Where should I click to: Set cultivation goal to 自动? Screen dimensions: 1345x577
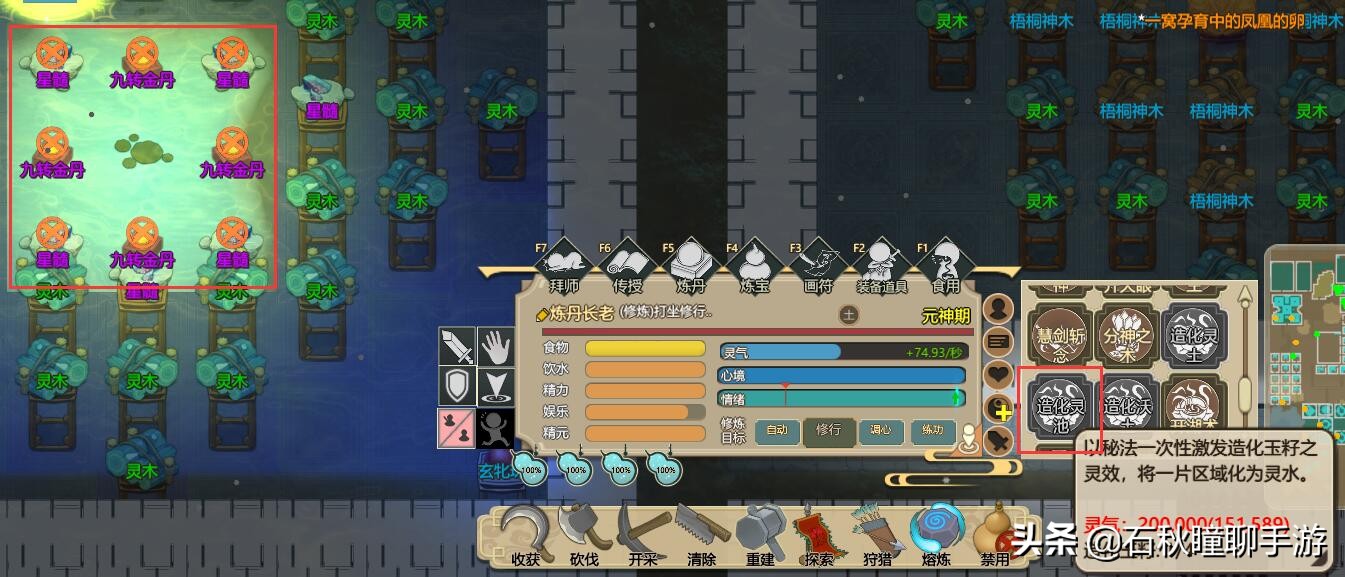(777, 431)
